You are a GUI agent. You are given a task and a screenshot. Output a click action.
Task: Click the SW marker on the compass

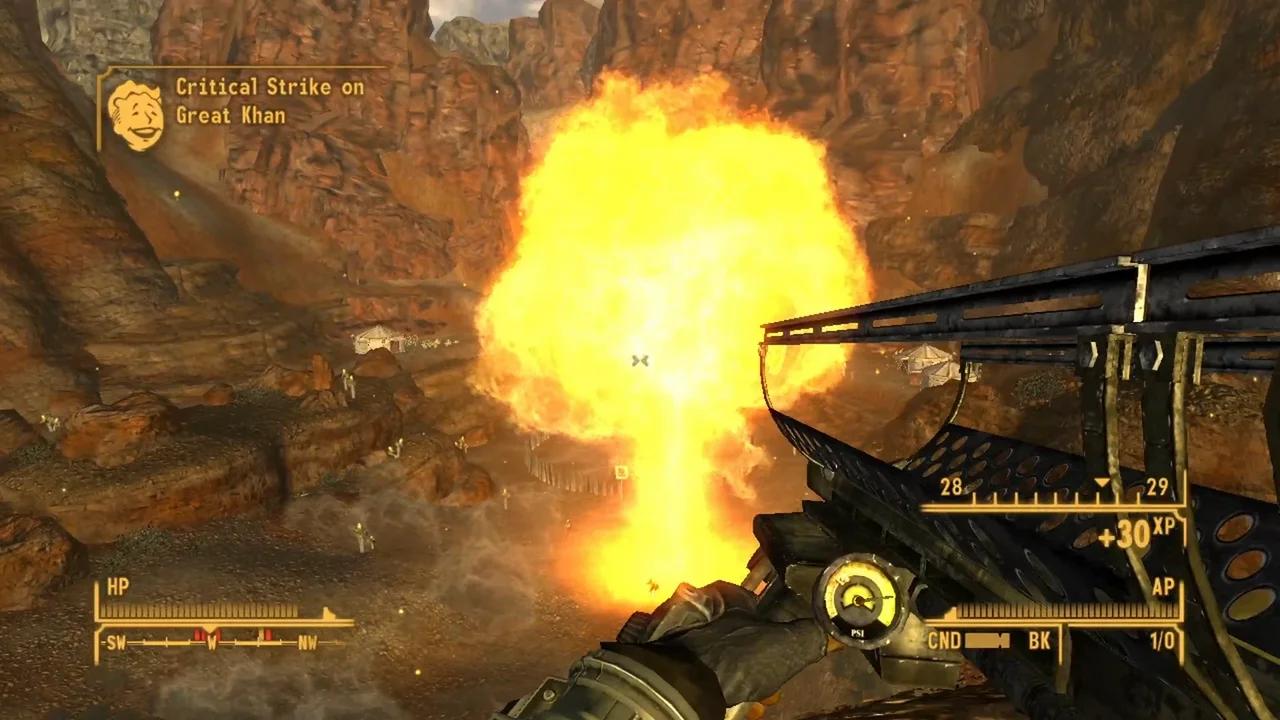[x=117, y=642]
